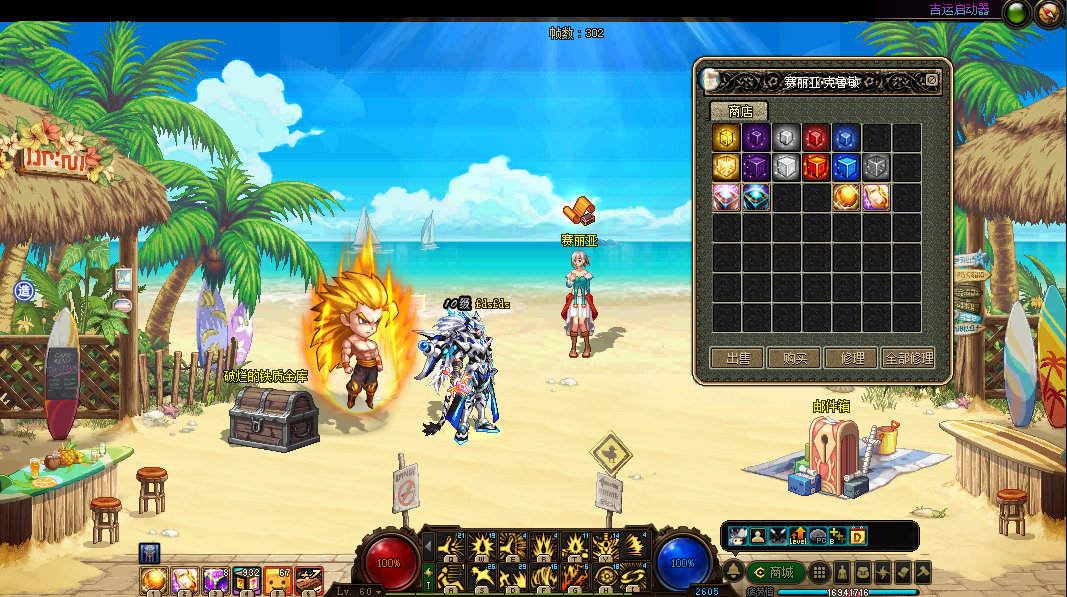
Task: Click the 出售 sell button
Action: [x=737, y=358]
